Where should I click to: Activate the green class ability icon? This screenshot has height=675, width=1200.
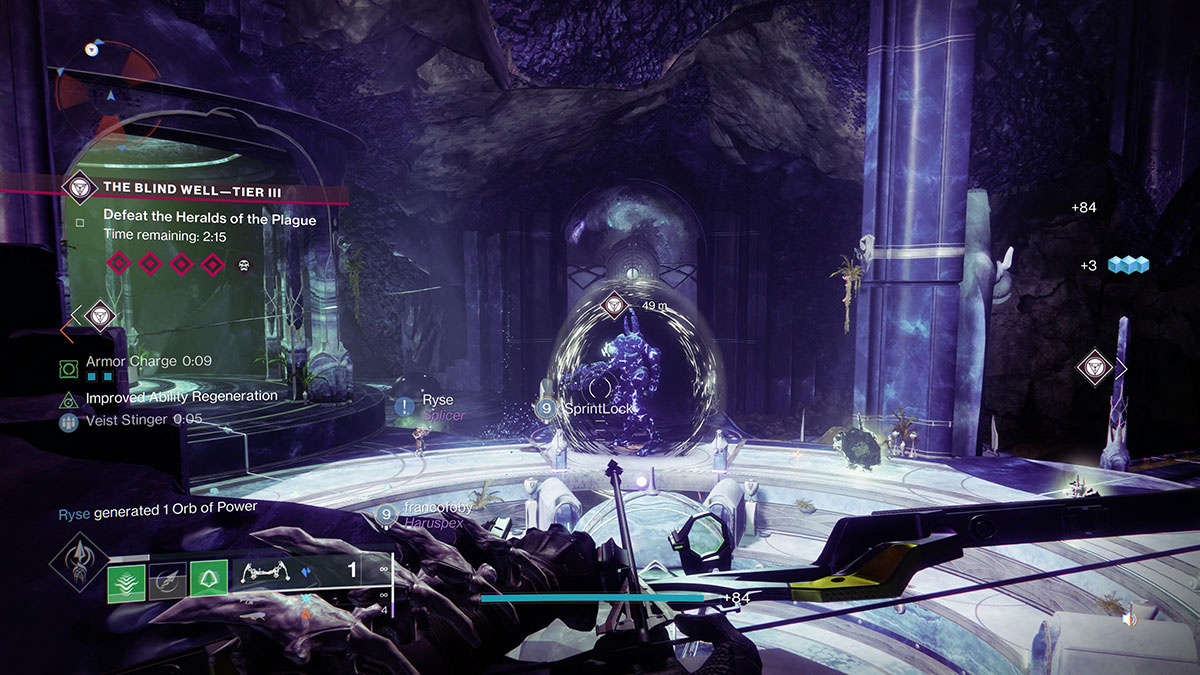tap(208, 582)
